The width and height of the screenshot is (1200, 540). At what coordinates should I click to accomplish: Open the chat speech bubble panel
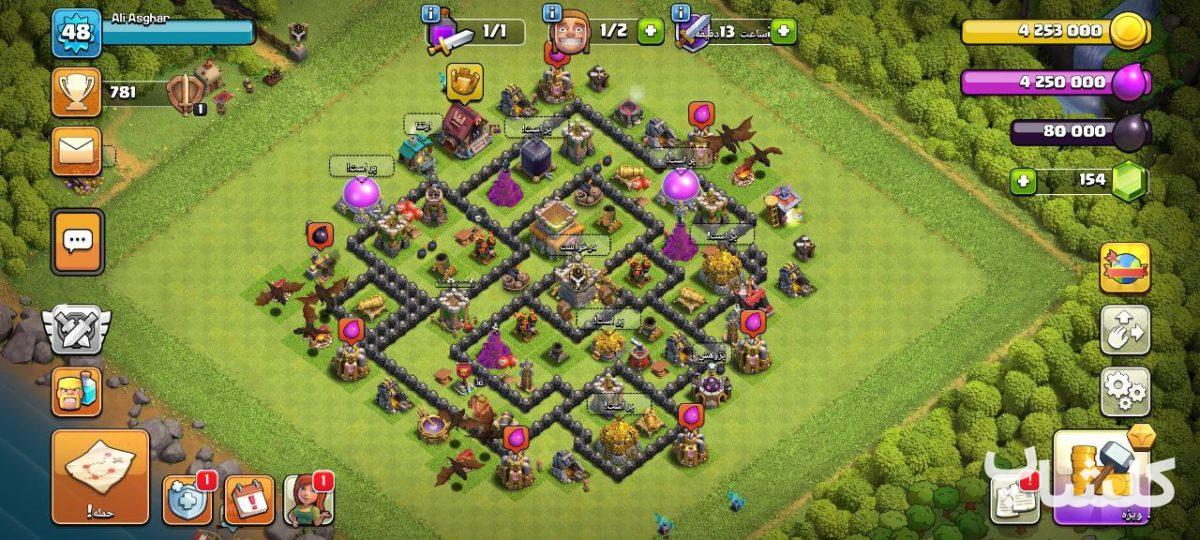77,240
